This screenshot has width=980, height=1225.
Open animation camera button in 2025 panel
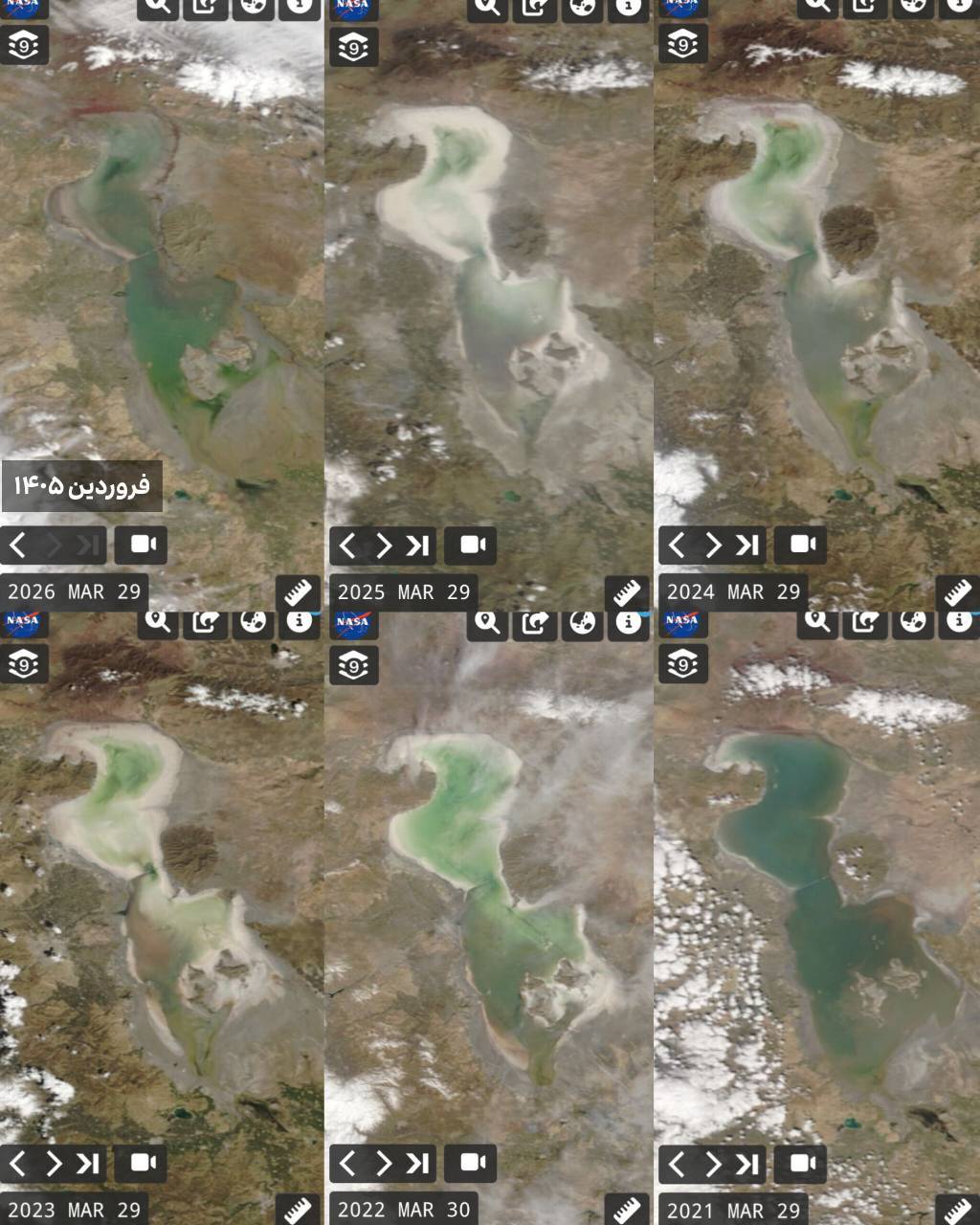(x=471, y=546)
